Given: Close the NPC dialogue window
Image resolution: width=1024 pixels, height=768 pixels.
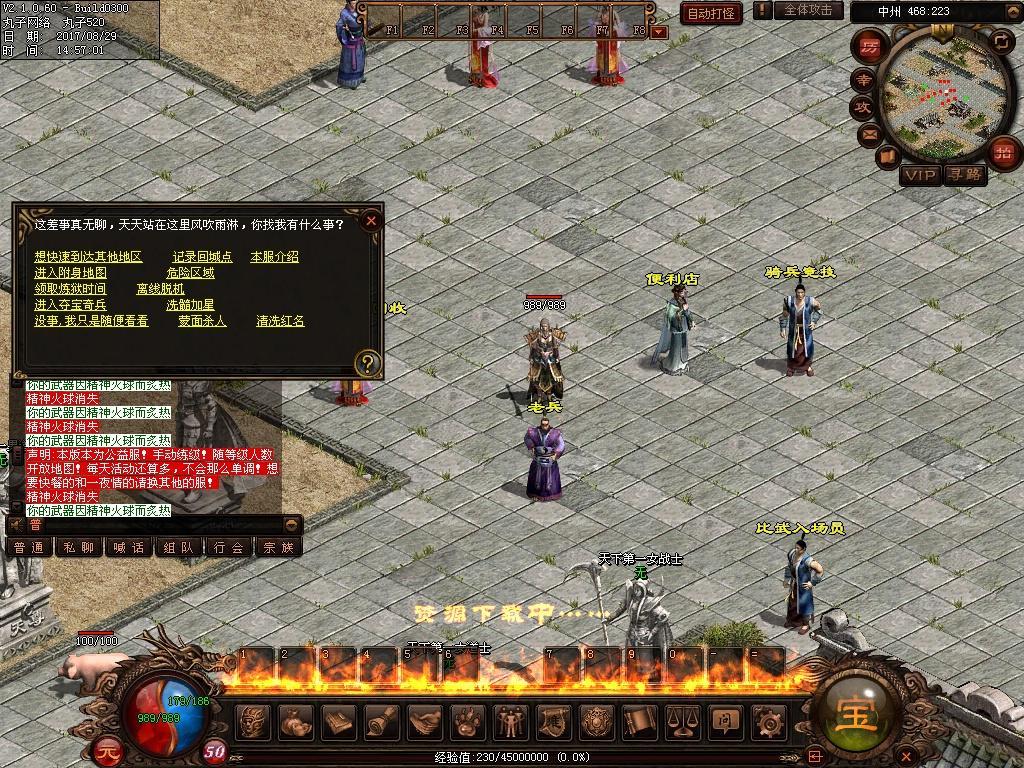Looking at the screenshot, I should tap(371, 220).
